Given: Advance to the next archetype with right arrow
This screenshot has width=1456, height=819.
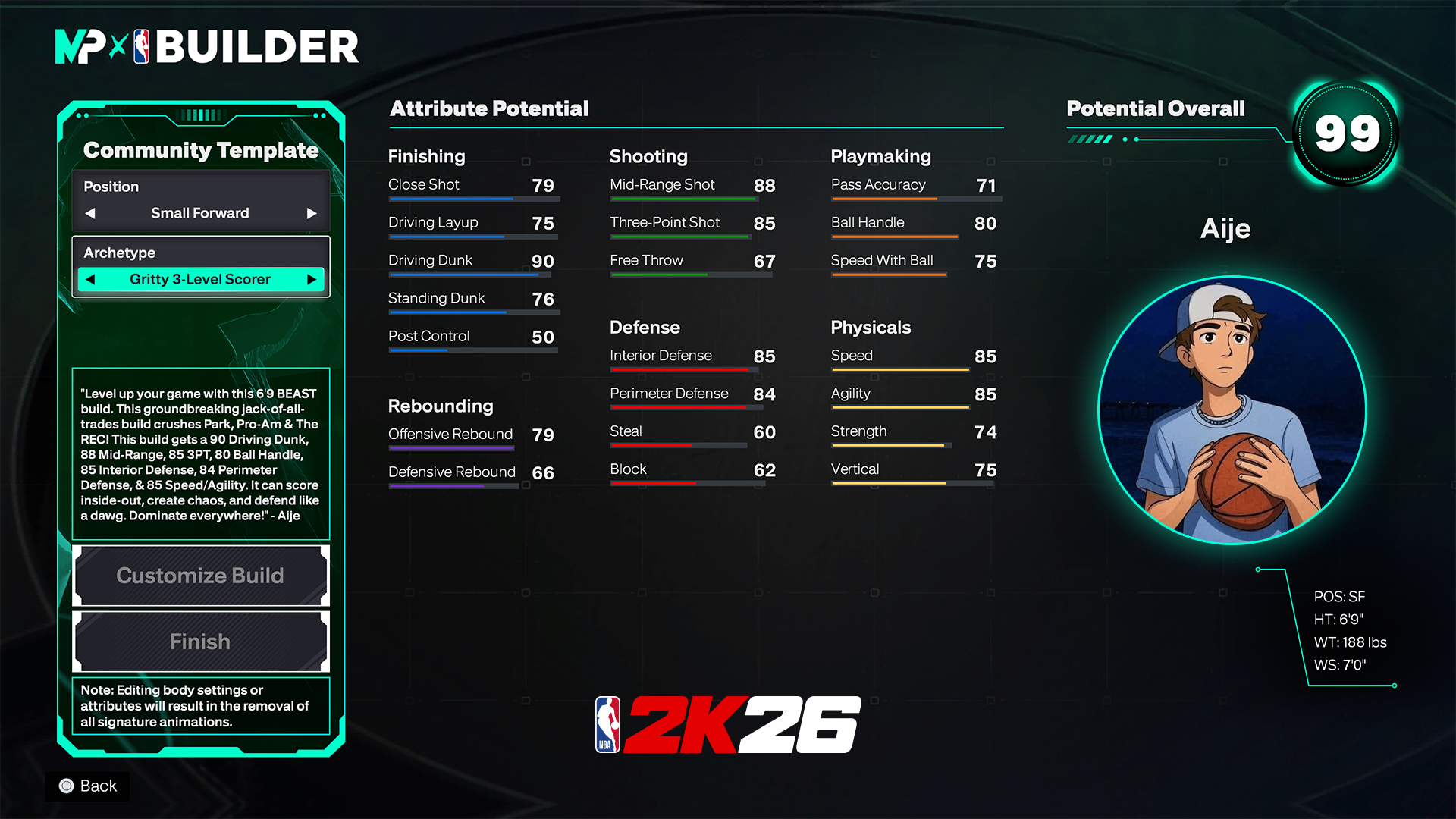Looking at the screenshot, I should point(311,279).
